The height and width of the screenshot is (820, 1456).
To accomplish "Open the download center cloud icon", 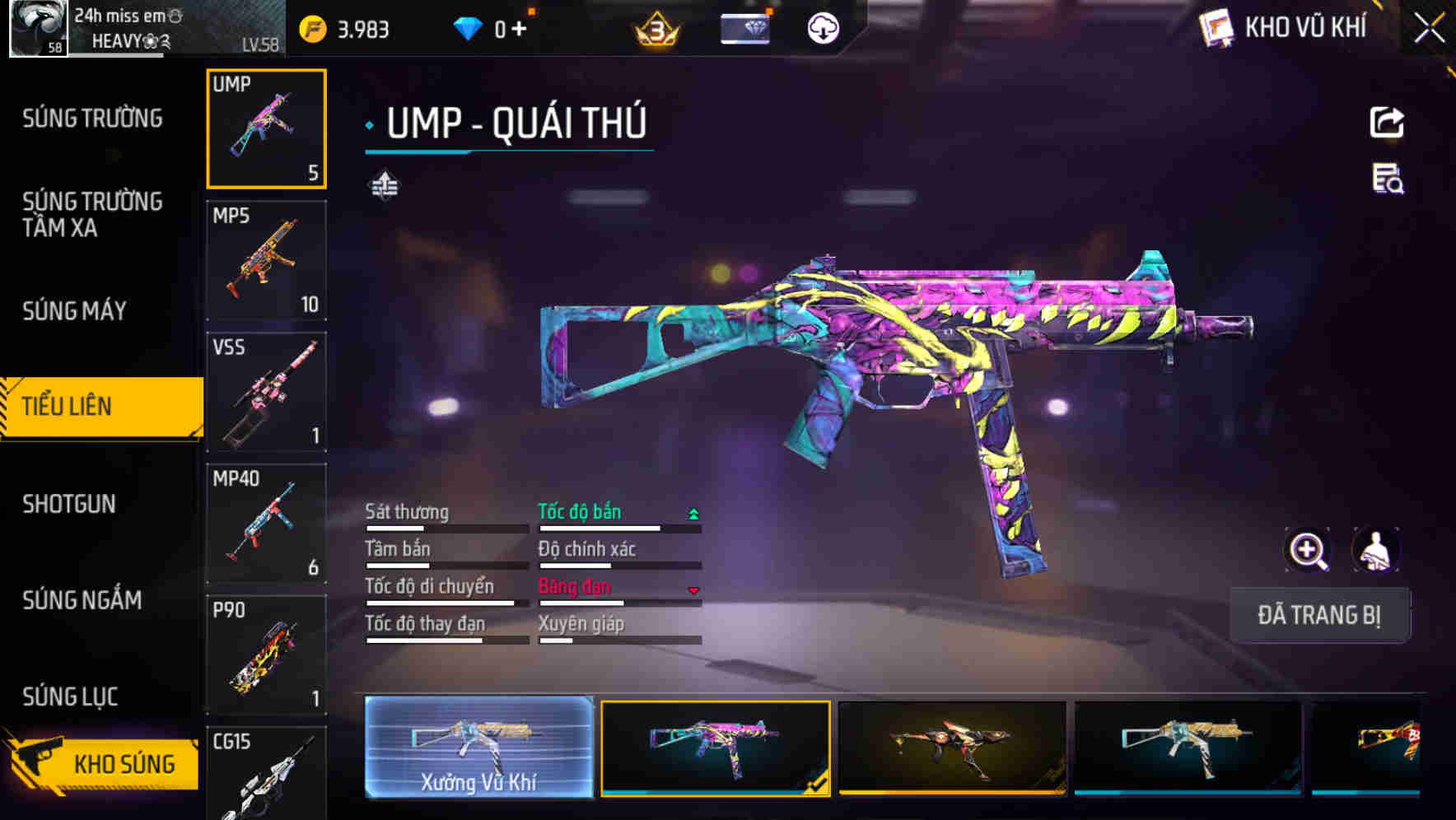I will pos(823,29).
